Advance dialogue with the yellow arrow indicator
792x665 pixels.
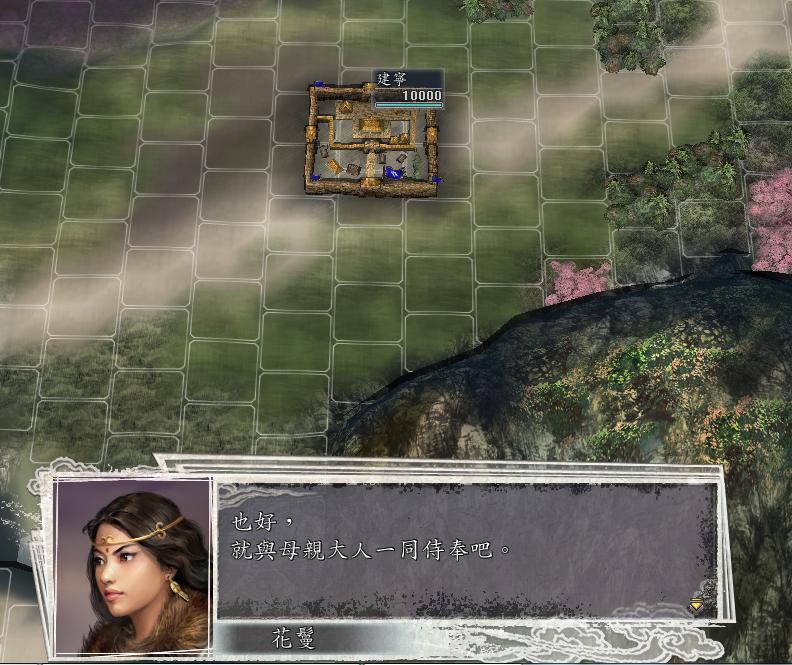696,604
